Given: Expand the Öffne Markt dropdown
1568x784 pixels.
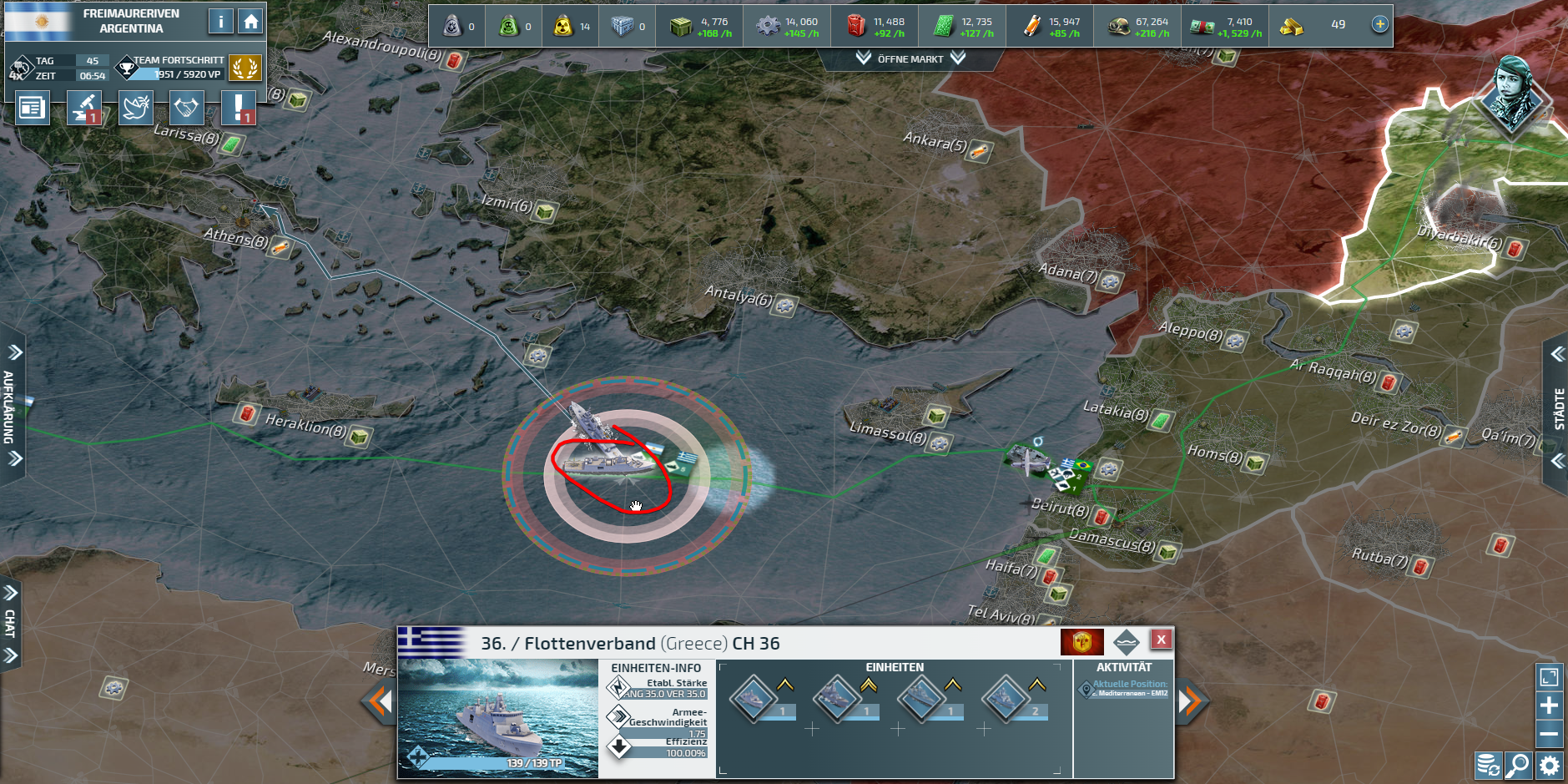Looking at the screenshot, I should tap(910, 58).
